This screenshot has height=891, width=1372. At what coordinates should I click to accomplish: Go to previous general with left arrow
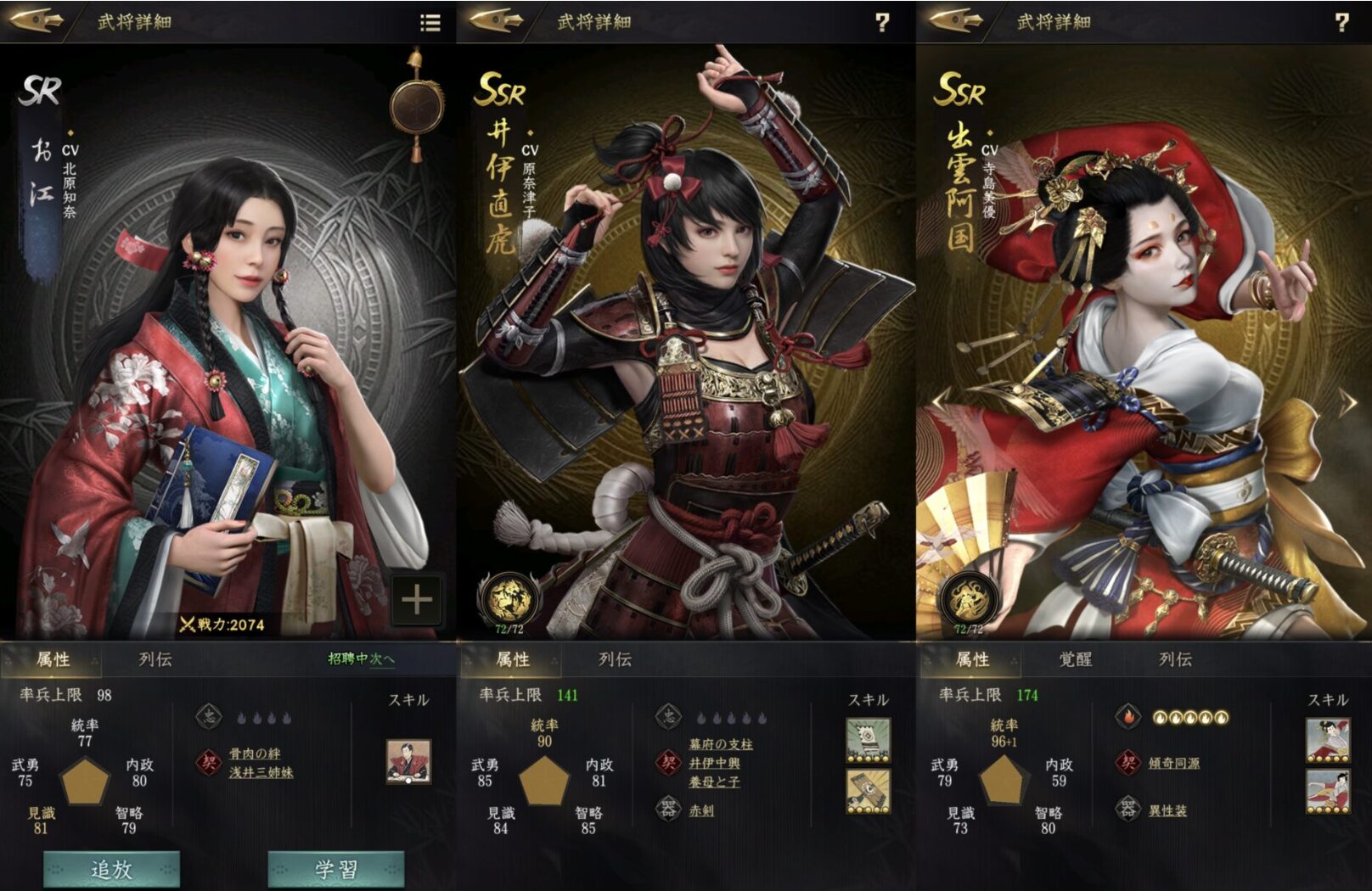click(x=940, y=402)
